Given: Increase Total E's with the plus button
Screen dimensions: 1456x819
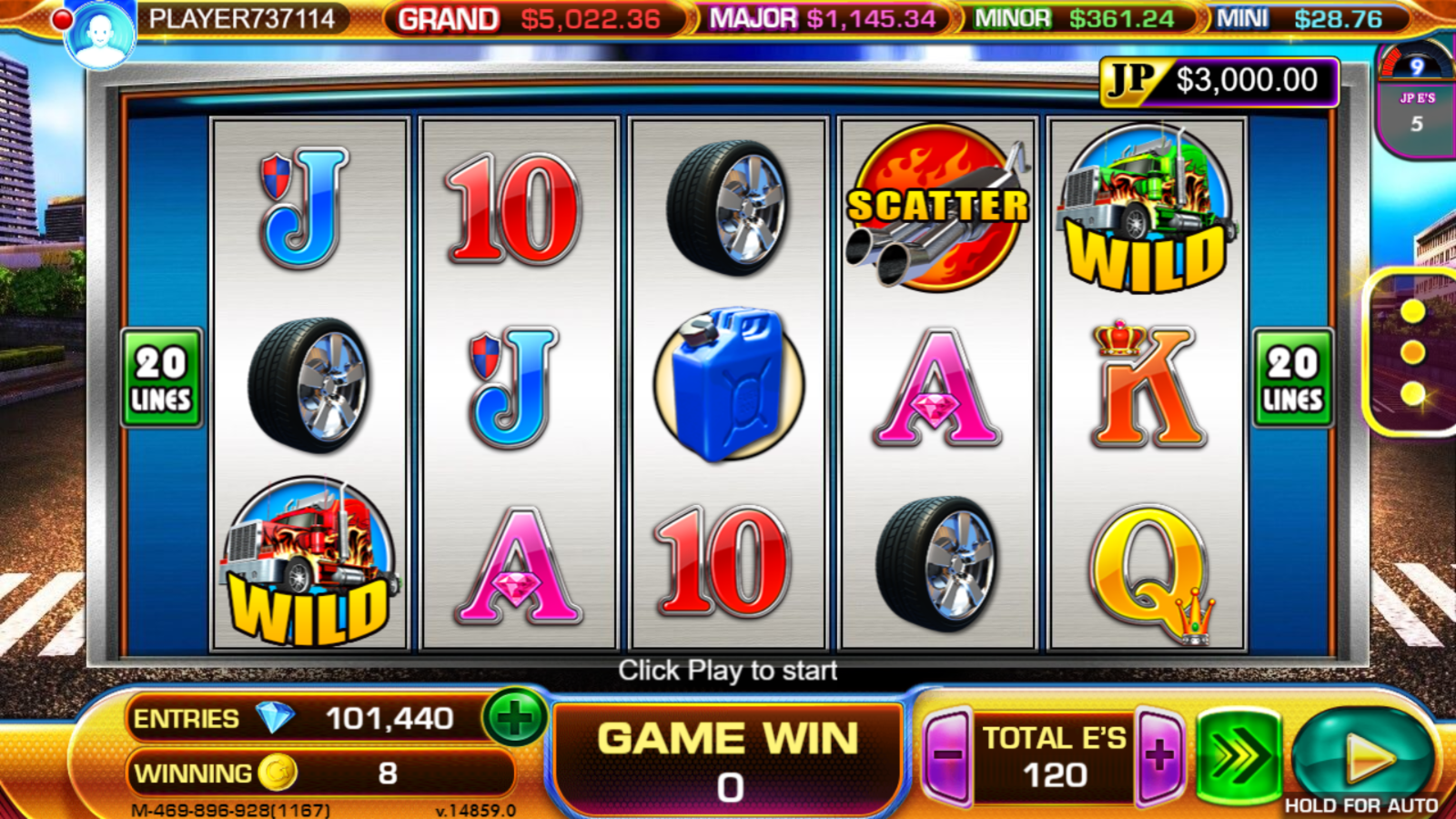Looking at the screenshot, I should (x=1159, y=755).
